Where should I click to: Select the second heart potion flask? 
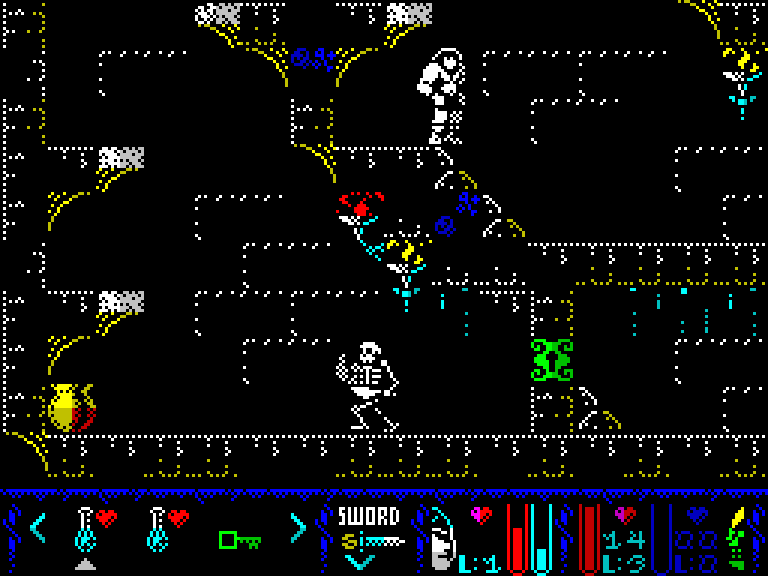(x=166, y=527)
